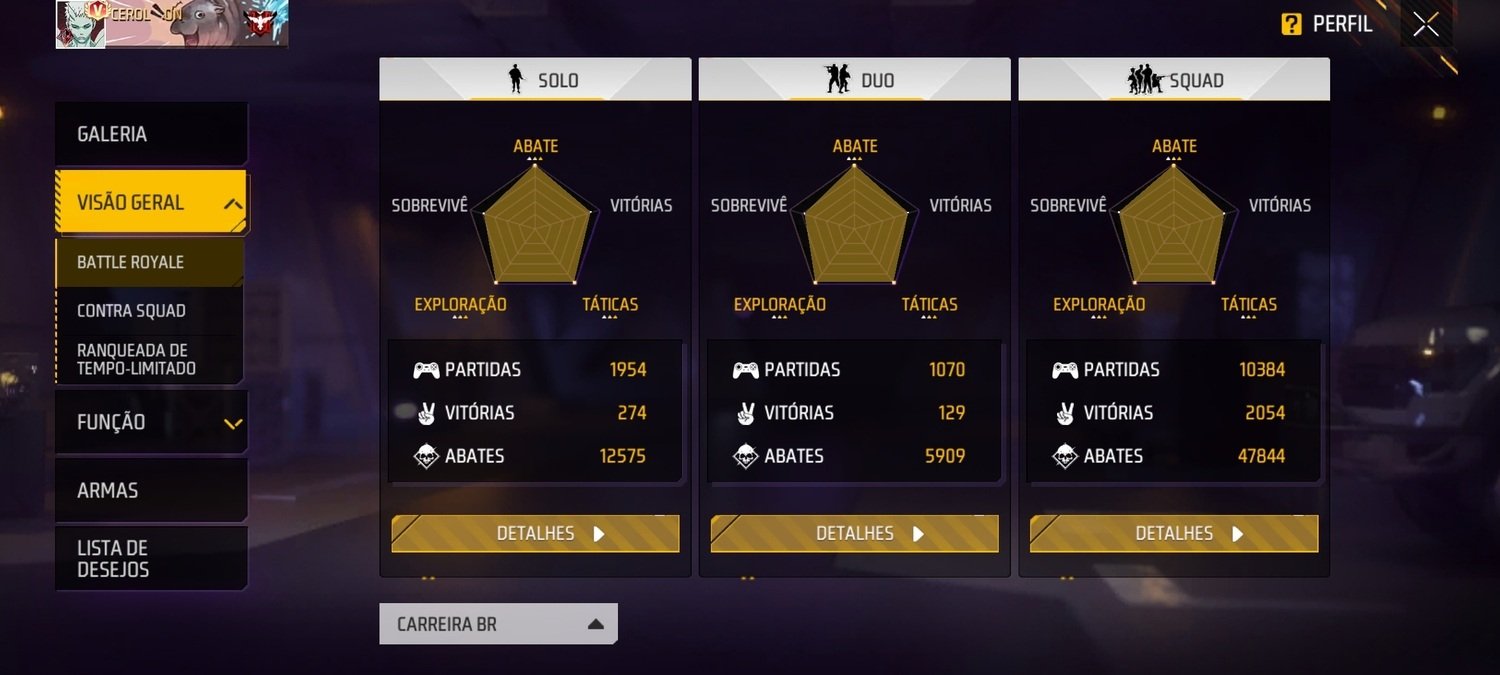Image resolution: width=1500 pixels, height=675 pixels.
Task: Open the Carreira BR dropdown
Action: (x=498, y=624)
